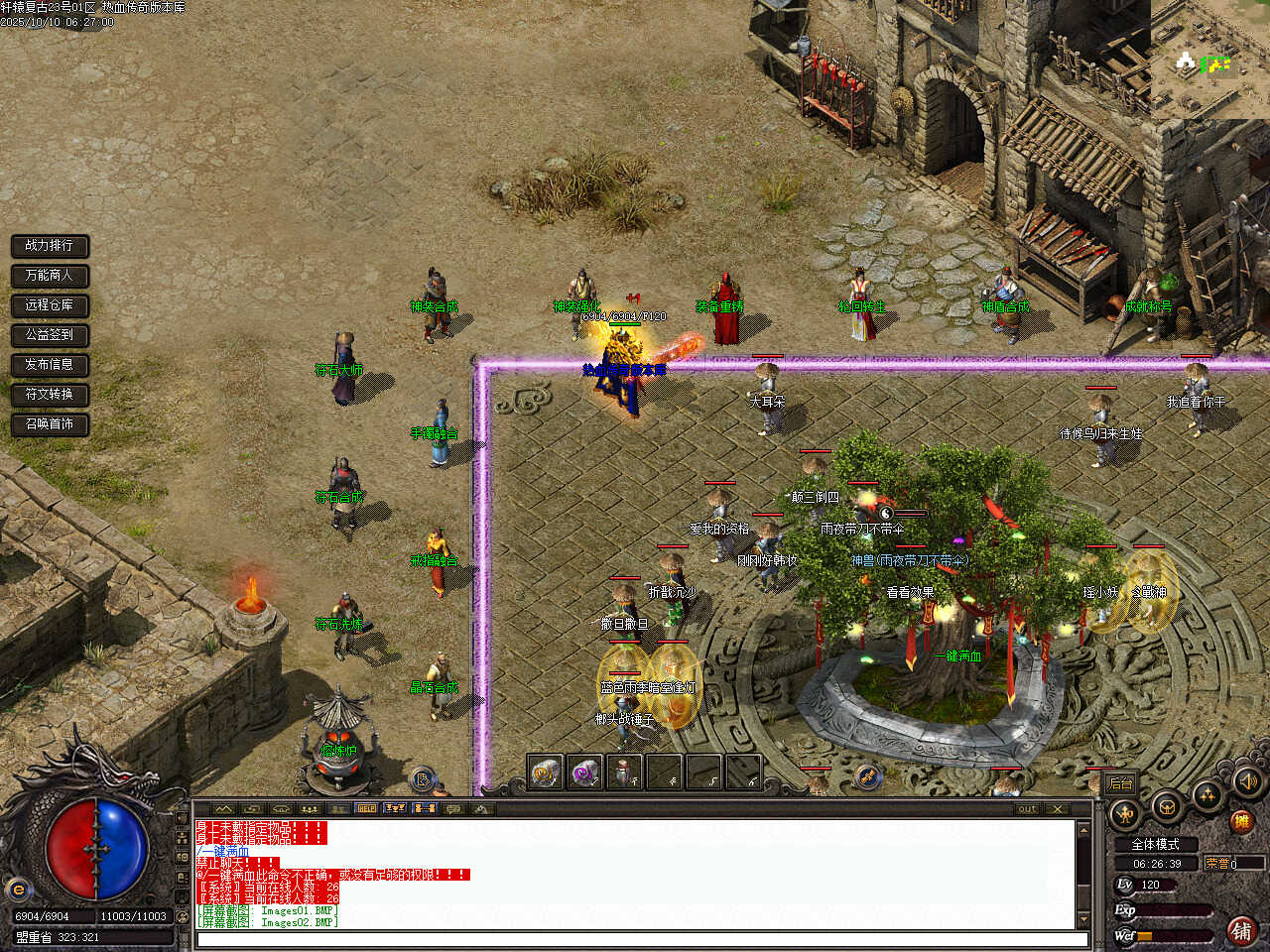Open the bag round icon
The image size is (1270, 952).
tap(1167, 805)
